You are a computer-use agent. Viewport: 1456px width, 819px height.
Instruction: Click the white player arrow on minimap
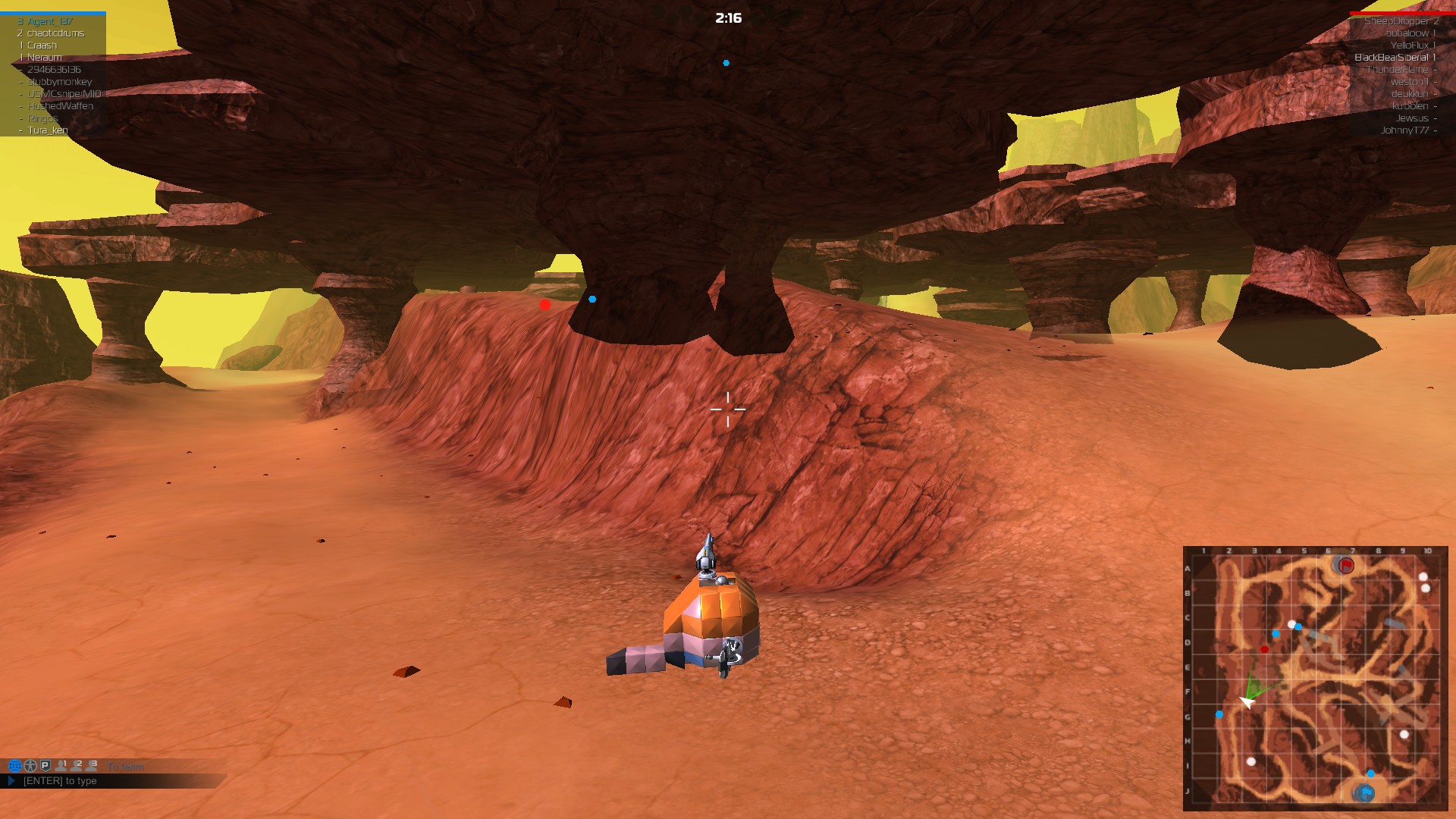(1247, 701)
